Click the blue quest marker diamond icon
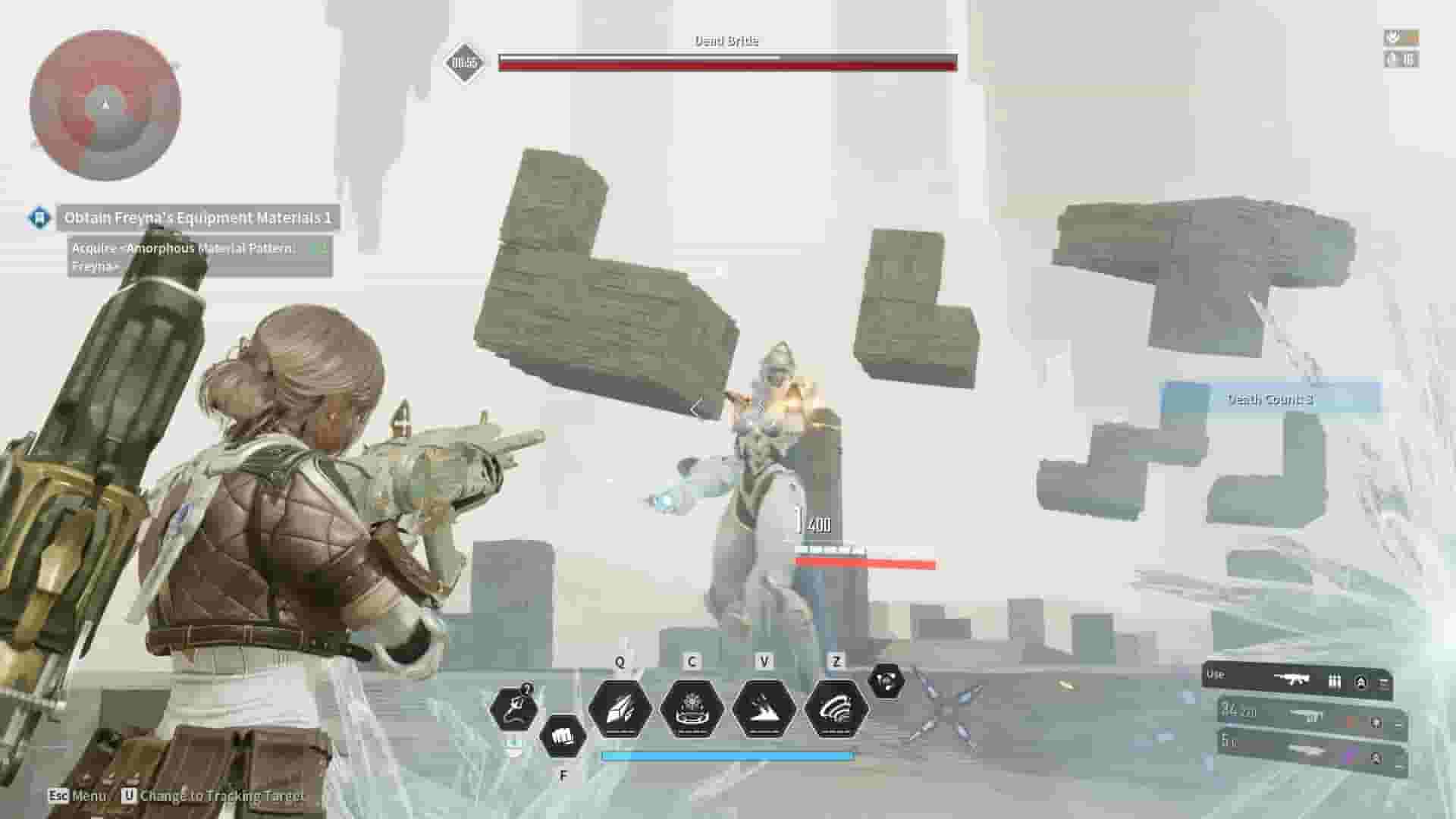The image size is (1456, 819). [x=40, y=217]
